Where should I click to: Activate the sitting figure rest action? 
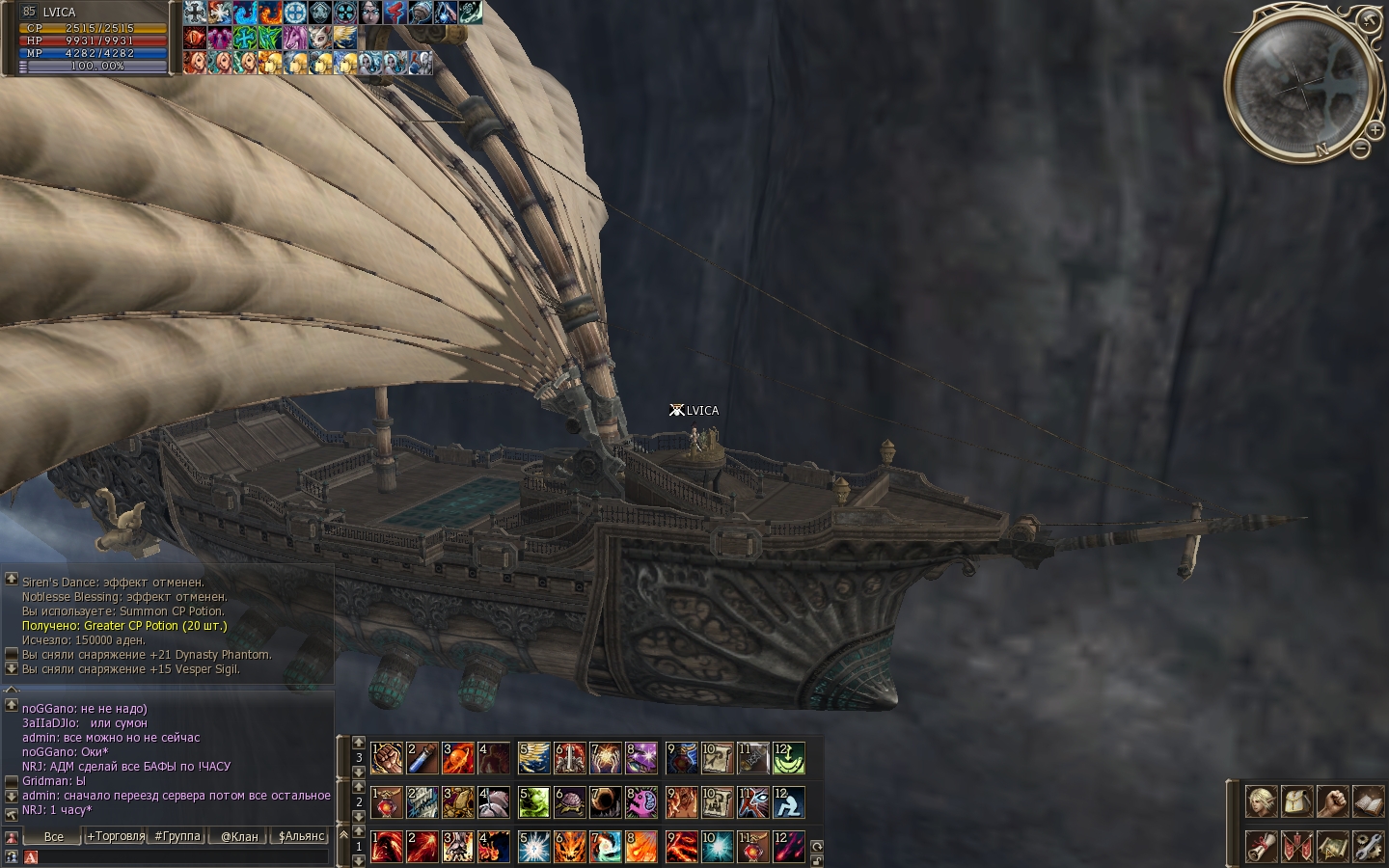coord(789,802)
